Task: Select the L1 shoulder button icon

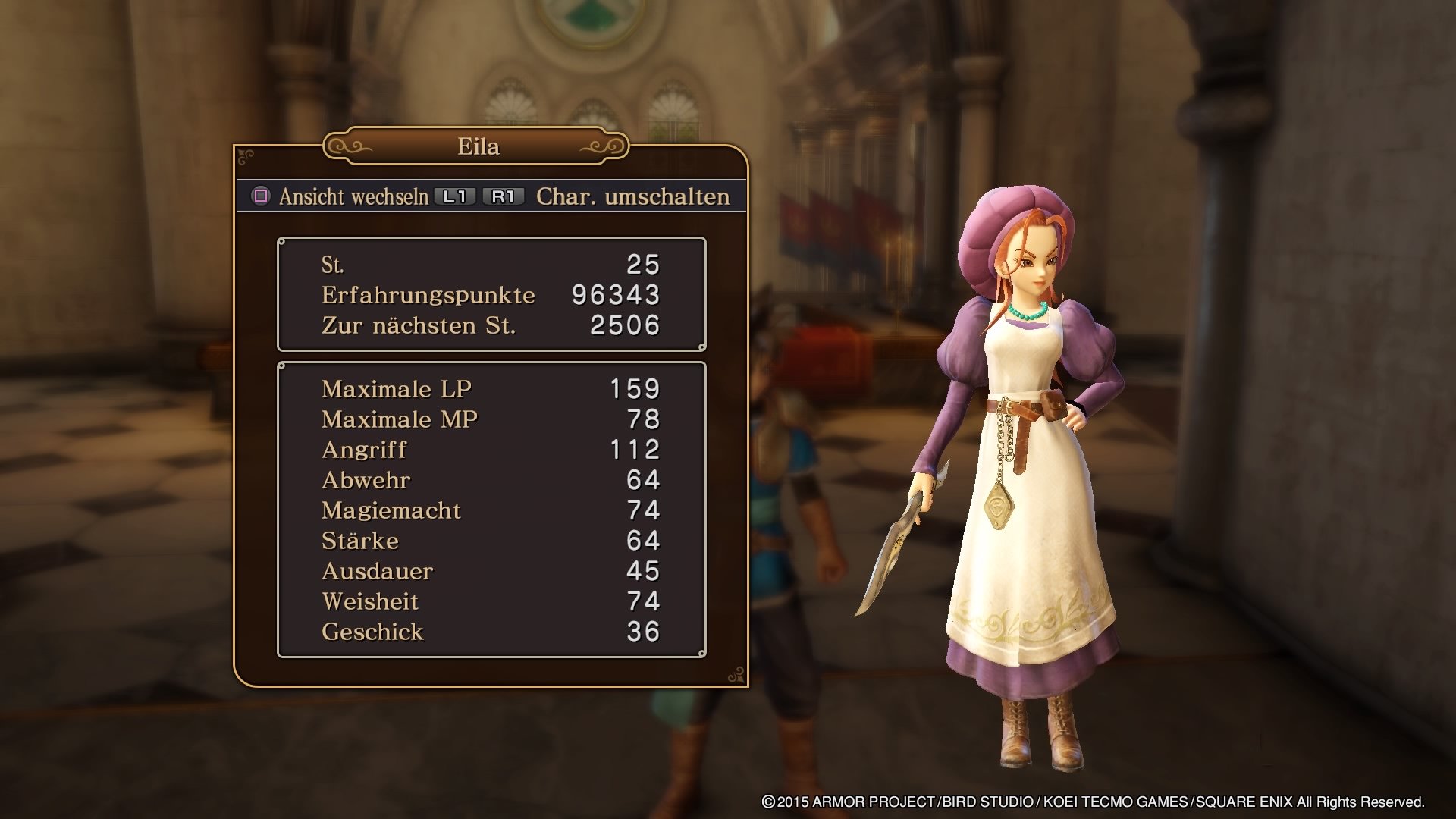Action: pos(453,196)
